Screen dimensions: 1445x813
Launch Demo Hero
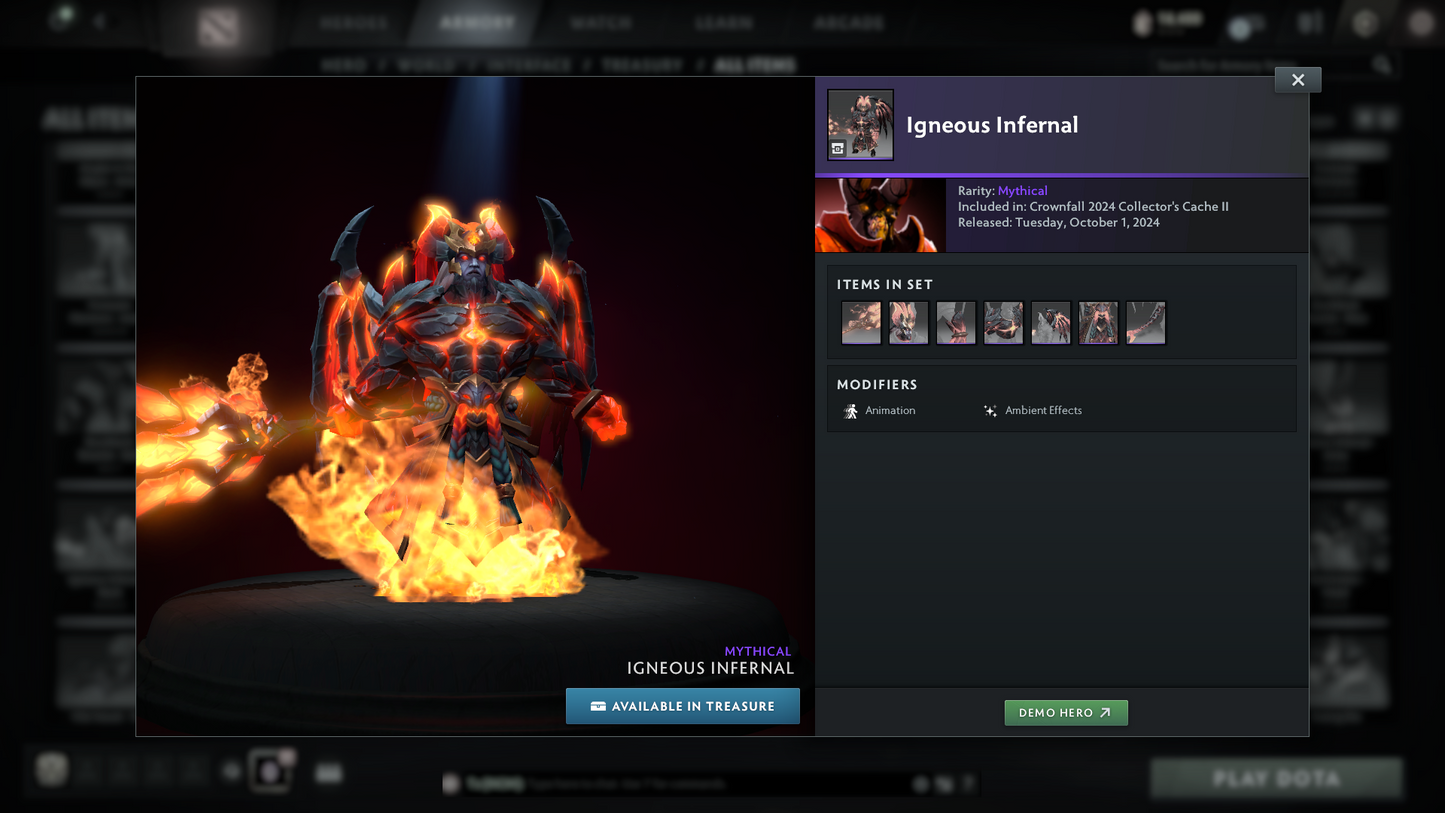pos(1066,712)
